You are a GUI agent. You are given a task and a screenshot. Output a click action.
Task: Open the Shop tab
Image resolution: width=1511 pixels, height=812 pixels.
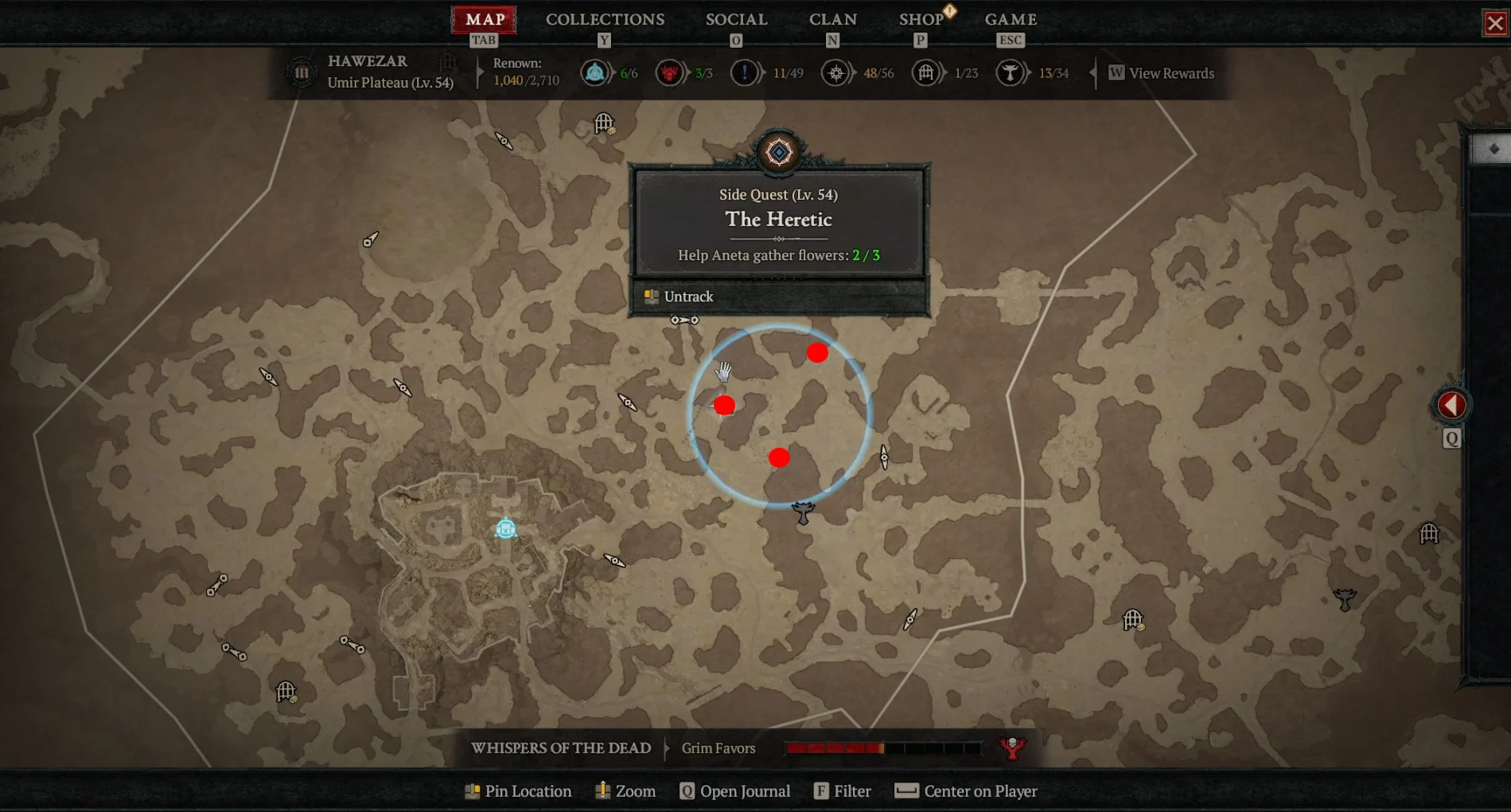tap(921, 20)
